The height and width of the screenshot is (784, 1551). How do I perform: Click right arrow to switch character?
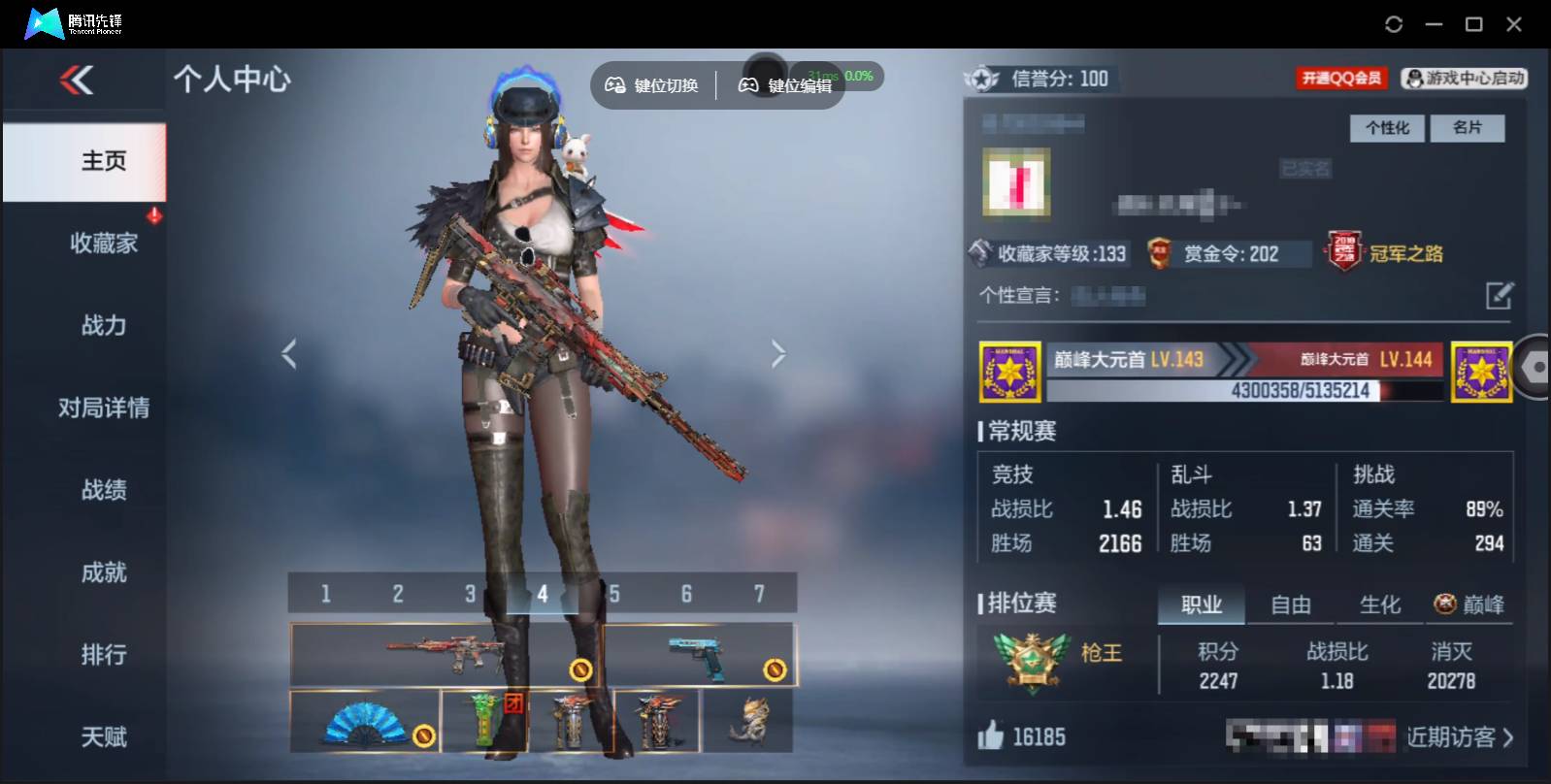point(778,353)
